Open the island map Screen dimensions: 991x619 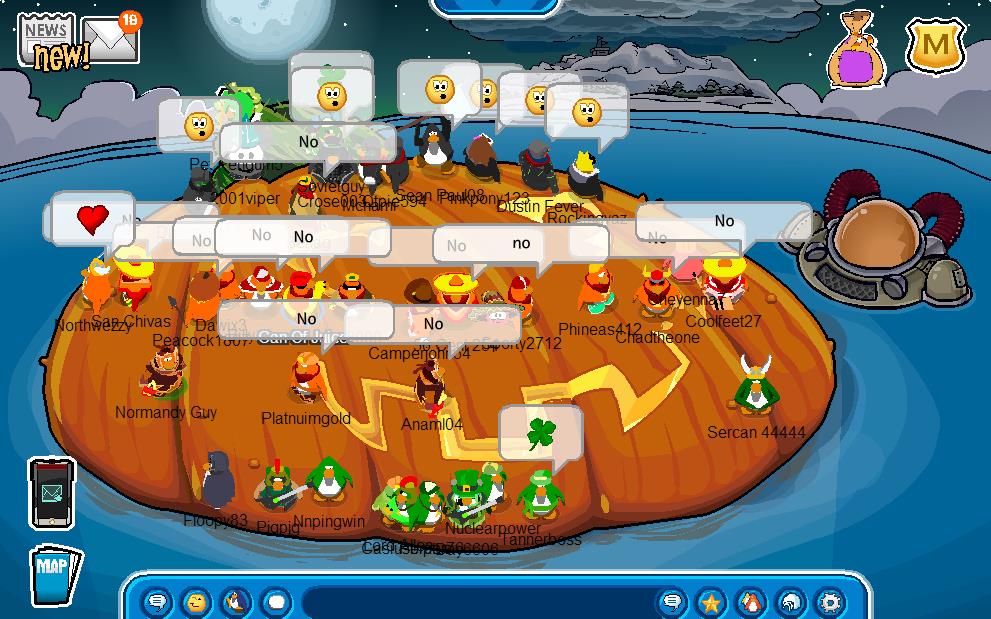53,574
